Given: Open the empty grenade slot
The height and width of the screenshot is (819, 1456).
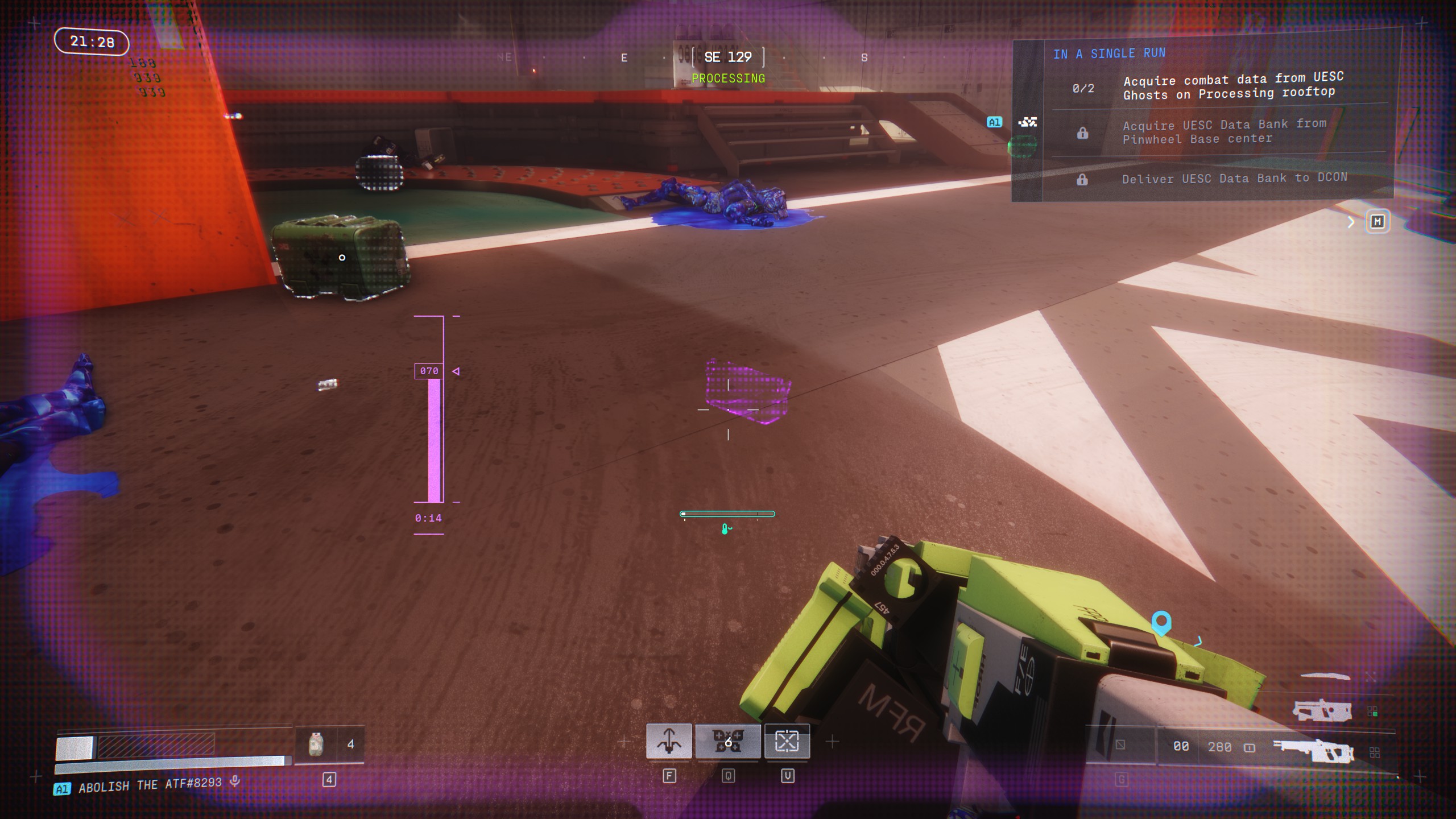Looking at the screenshot, I should [x=1120, y=744].
